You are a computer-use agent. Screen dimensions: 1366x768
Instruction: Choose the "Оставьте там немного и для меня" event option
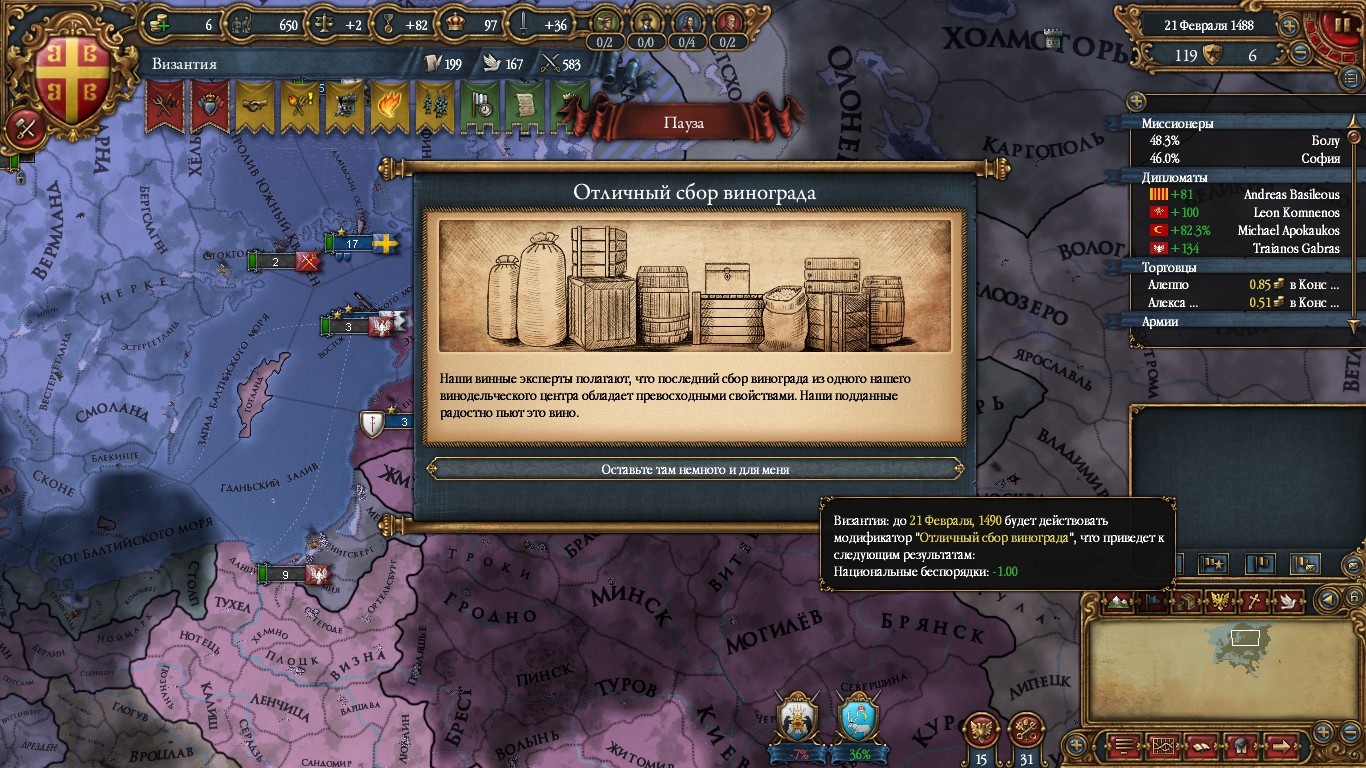tap(695, 469)
